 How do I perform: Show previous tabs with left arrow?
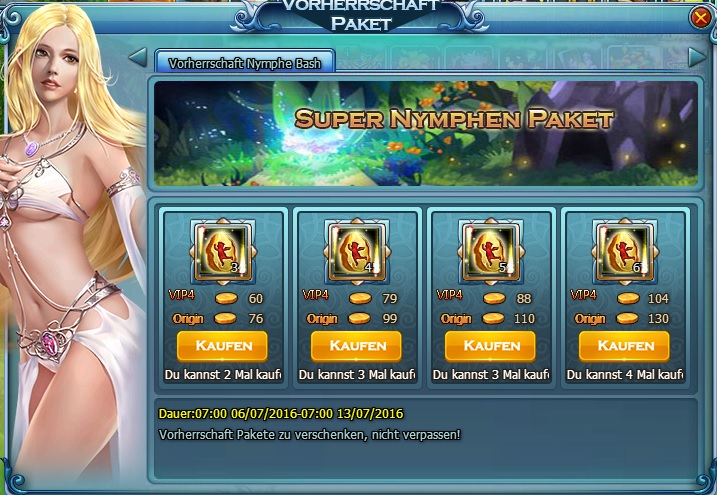(138, 57)
